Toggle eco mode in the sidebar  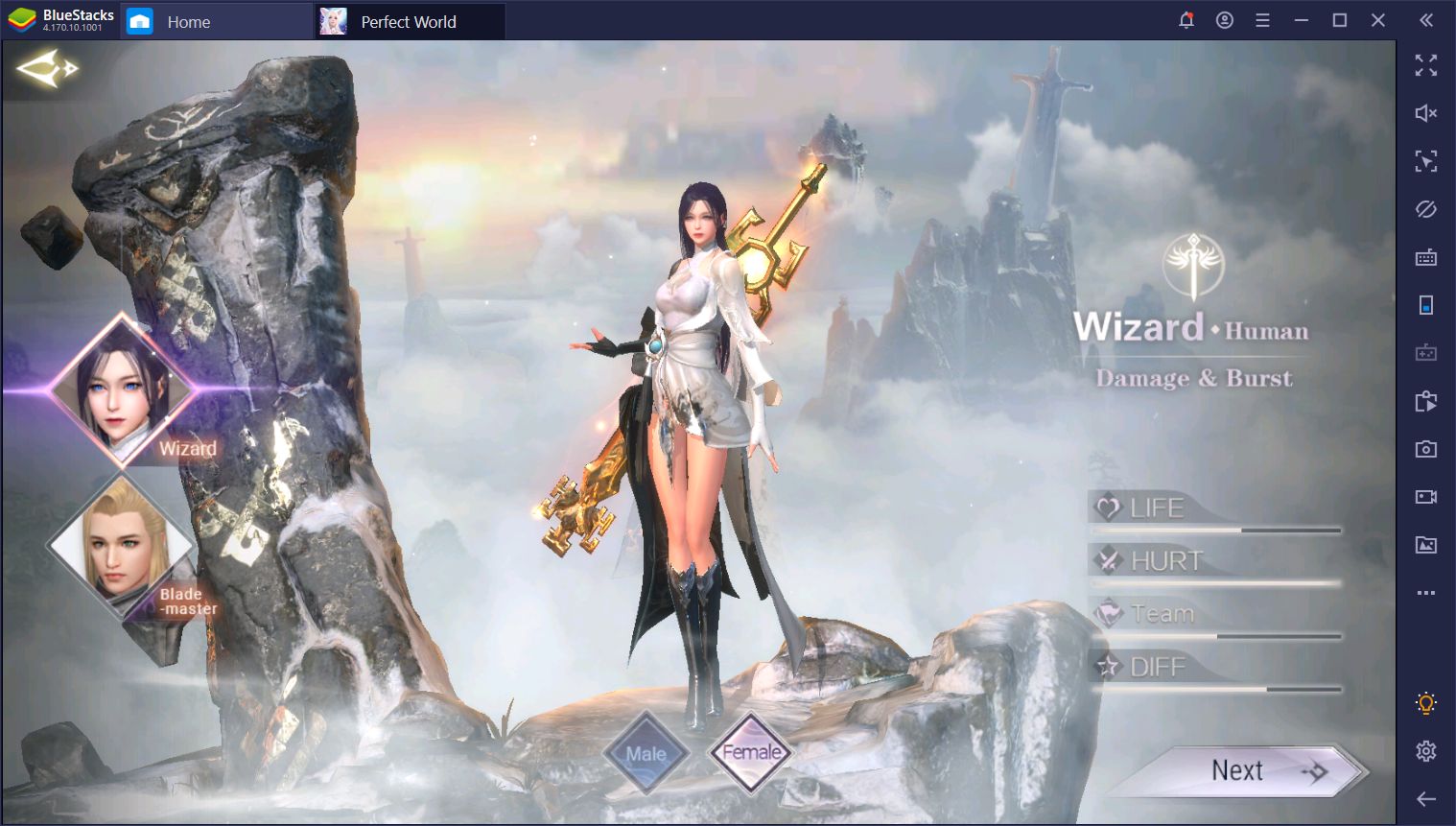(x=1426, y=209)
